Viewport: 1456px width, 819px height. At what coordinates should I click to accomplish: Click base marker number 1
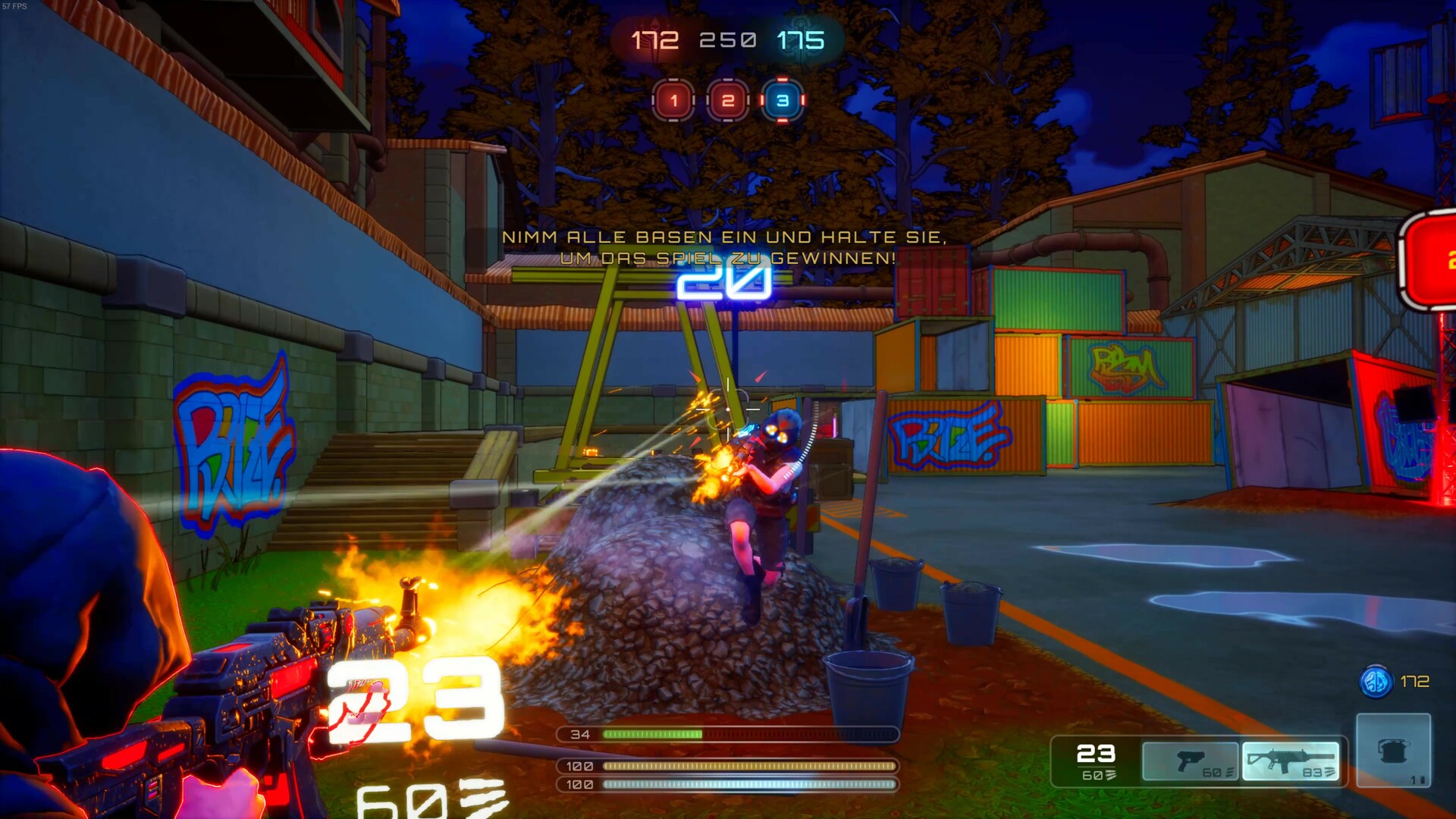[x=673, y=99]
